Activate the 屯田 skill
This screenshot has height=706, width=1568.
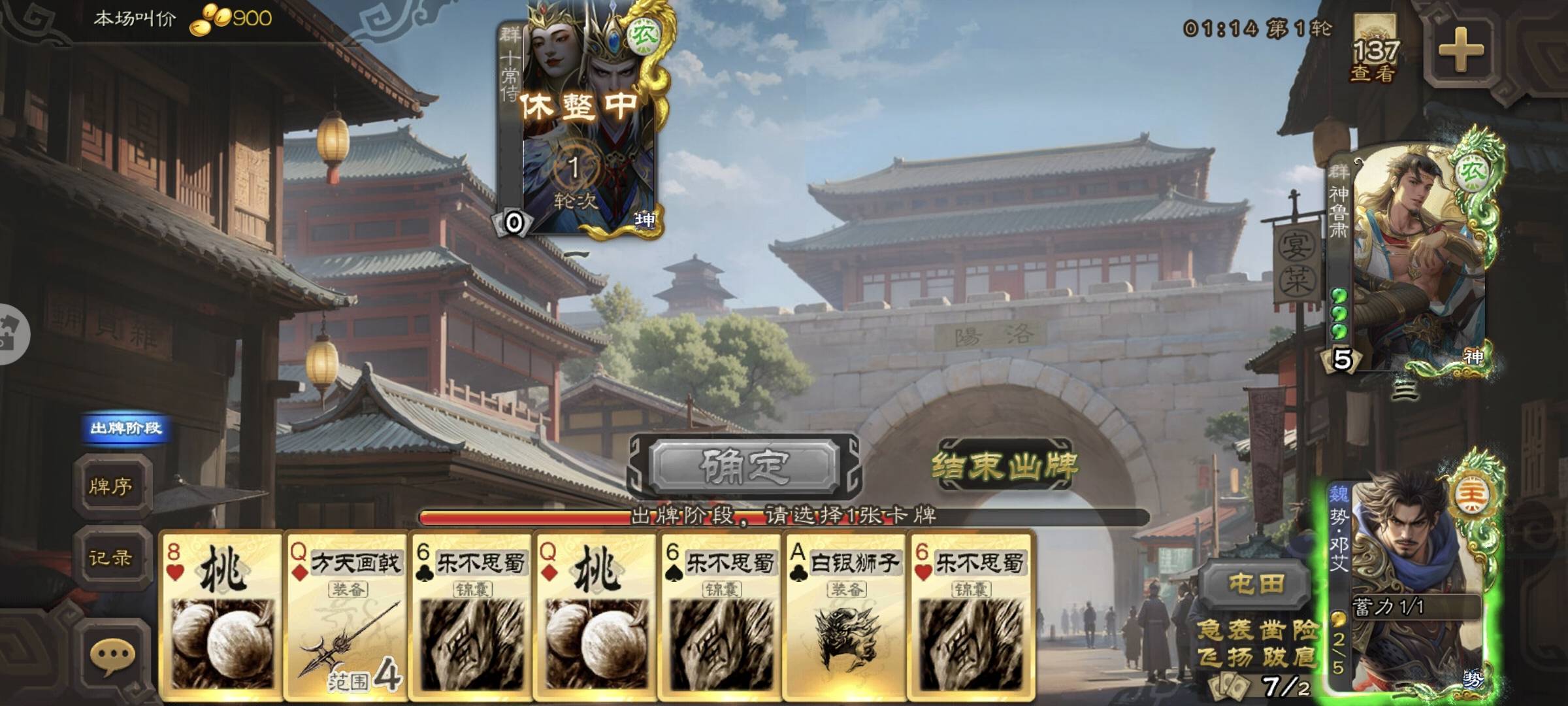[x=1256, y=584]
